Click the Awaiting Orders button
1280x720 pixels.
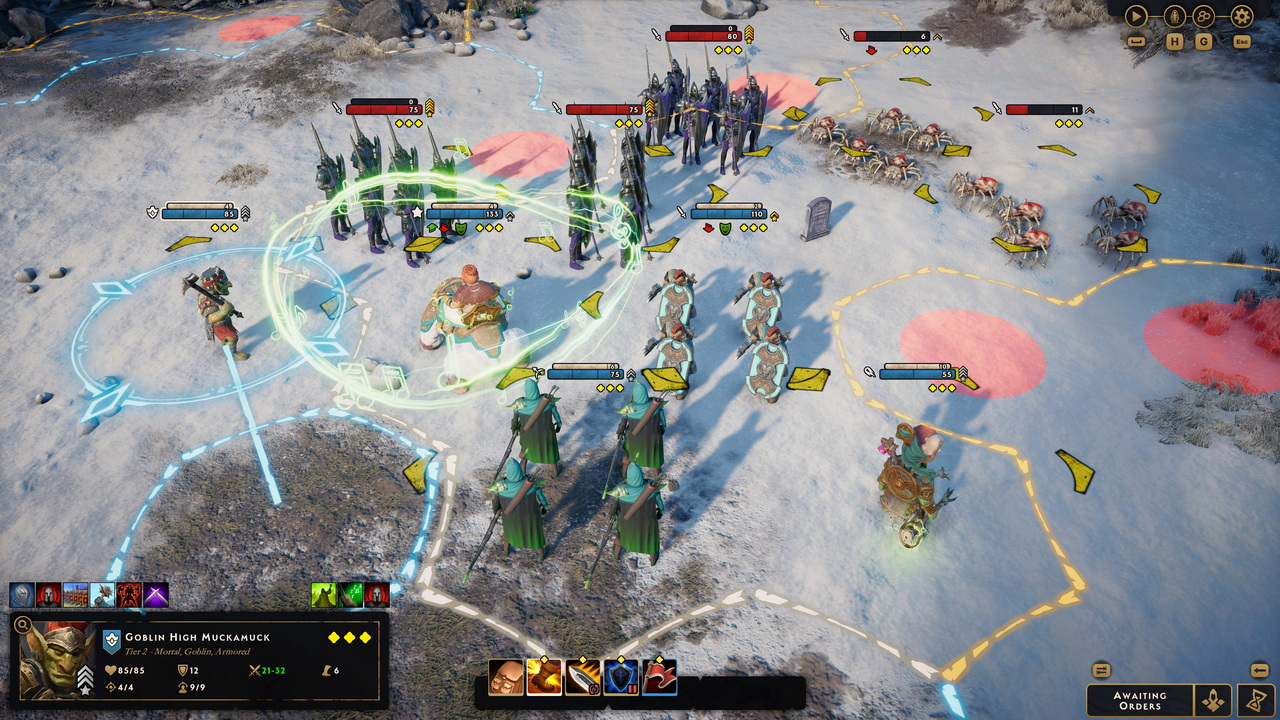coord(1140,699)
